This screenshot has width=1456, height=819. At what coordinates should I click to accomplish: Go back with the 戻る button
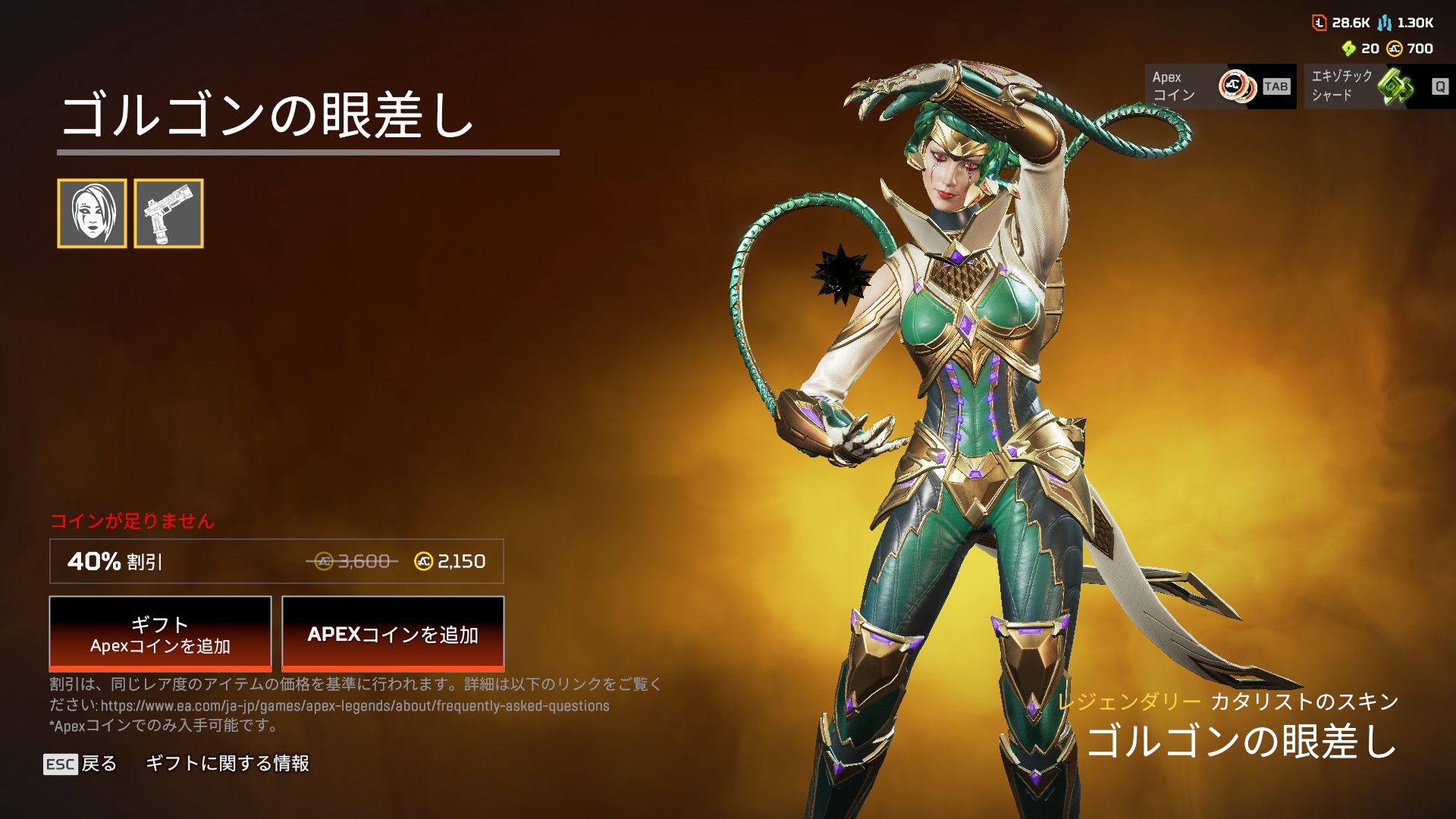click(x=81, y=764)
